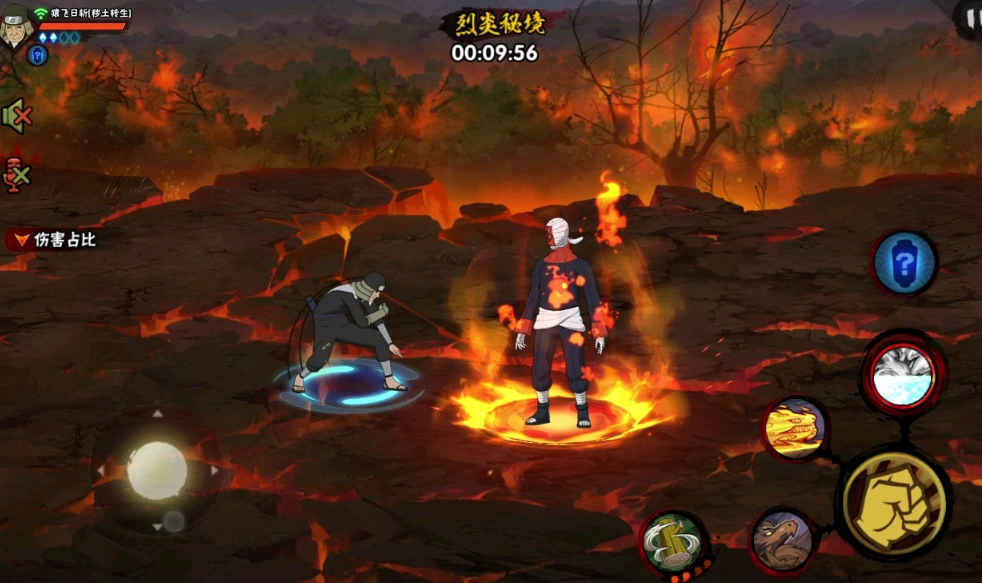Viewport: 982px width, 583px height.
Task: Expand the 伤害占比 damage share panel
Action: pos(52,240)
